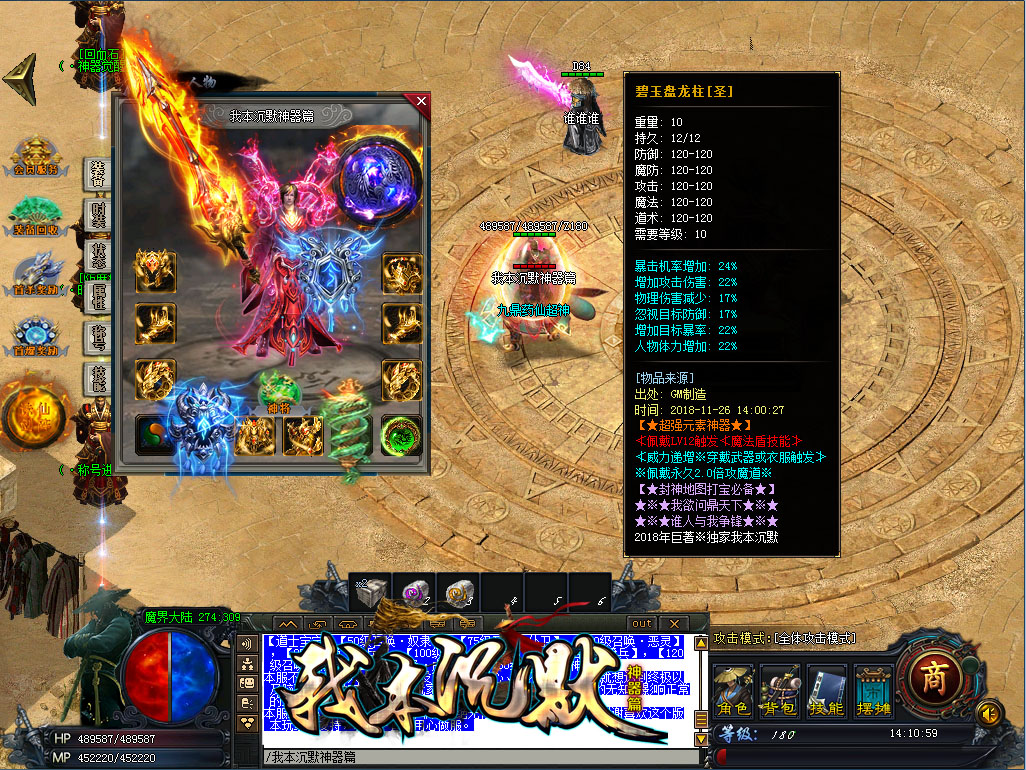
Task: Switch to the 技能 skills tab in character panel
Action: [98, 380]
